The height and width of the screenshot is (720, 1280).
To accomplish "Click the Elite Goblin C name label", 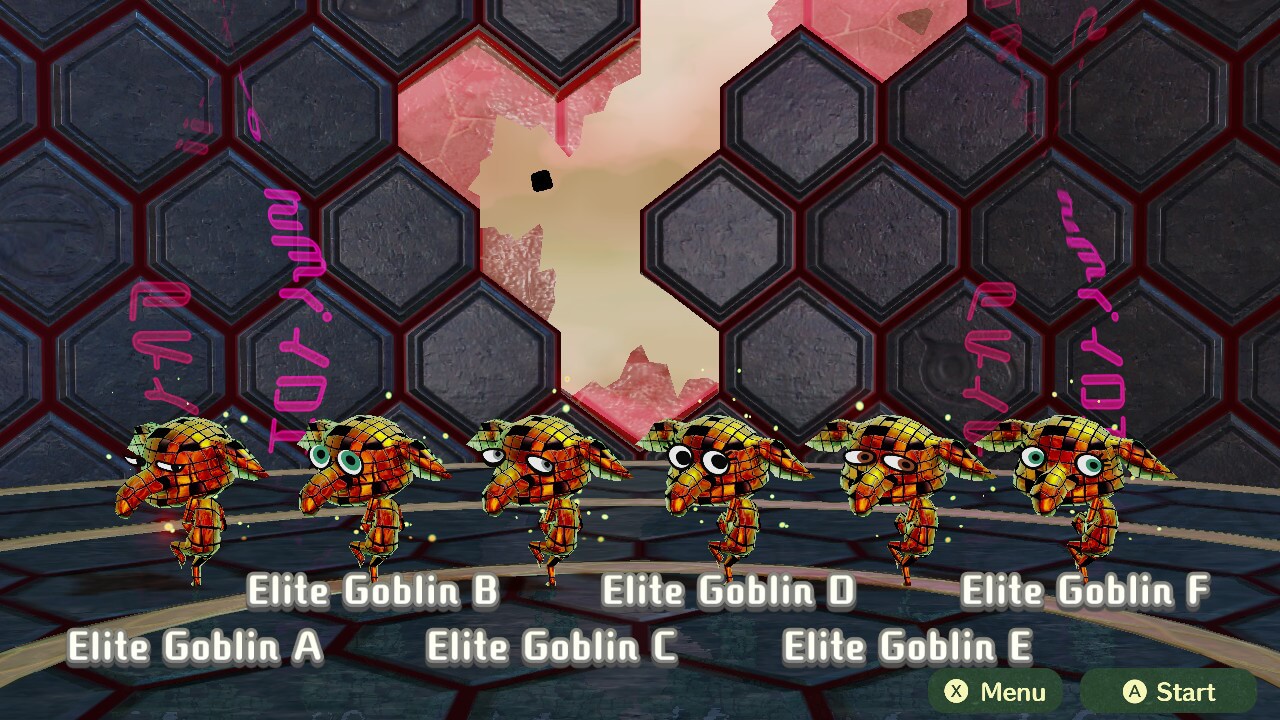I will [x=553, y=646].
